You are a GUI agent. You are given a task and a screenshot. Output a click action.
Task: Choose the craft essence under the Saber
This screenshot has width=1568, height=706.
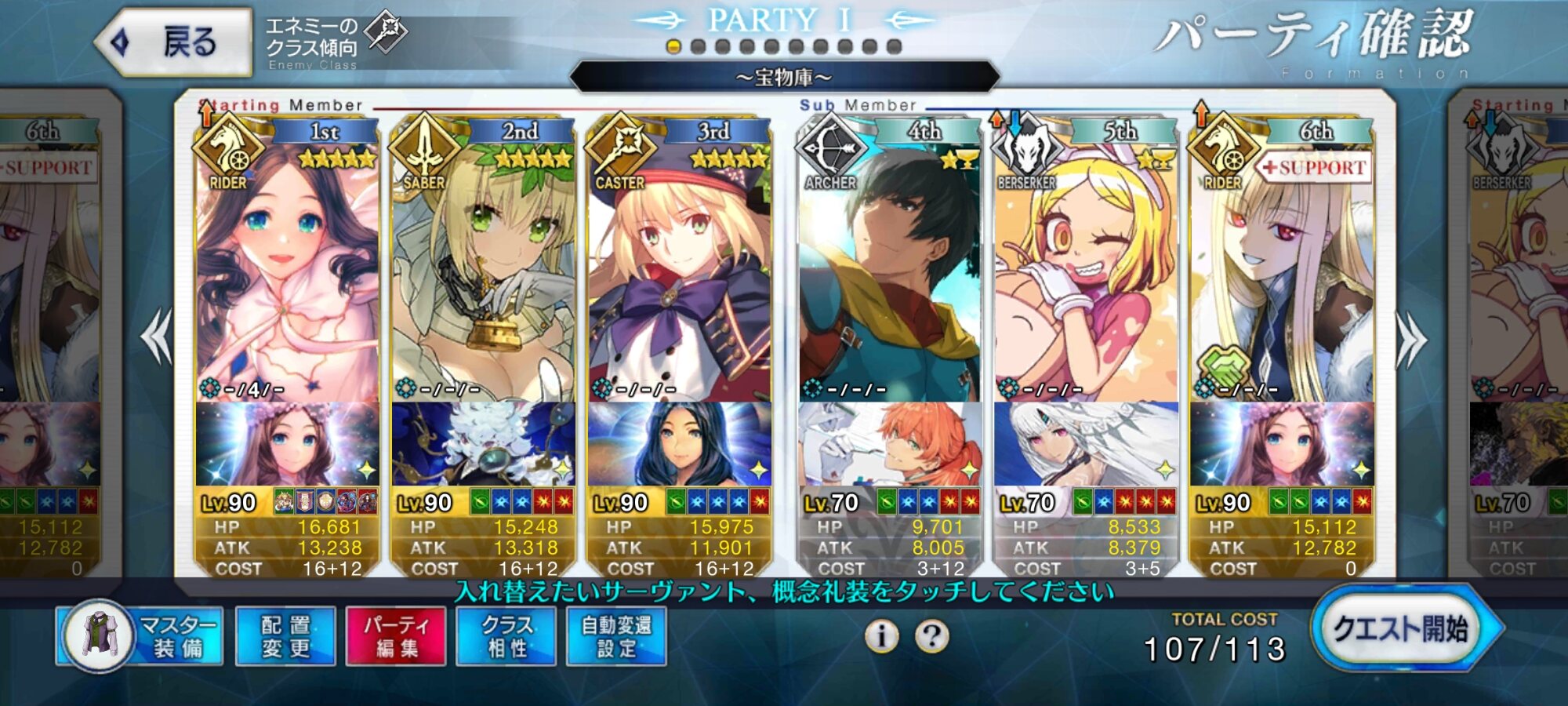[x=483, y=445]
